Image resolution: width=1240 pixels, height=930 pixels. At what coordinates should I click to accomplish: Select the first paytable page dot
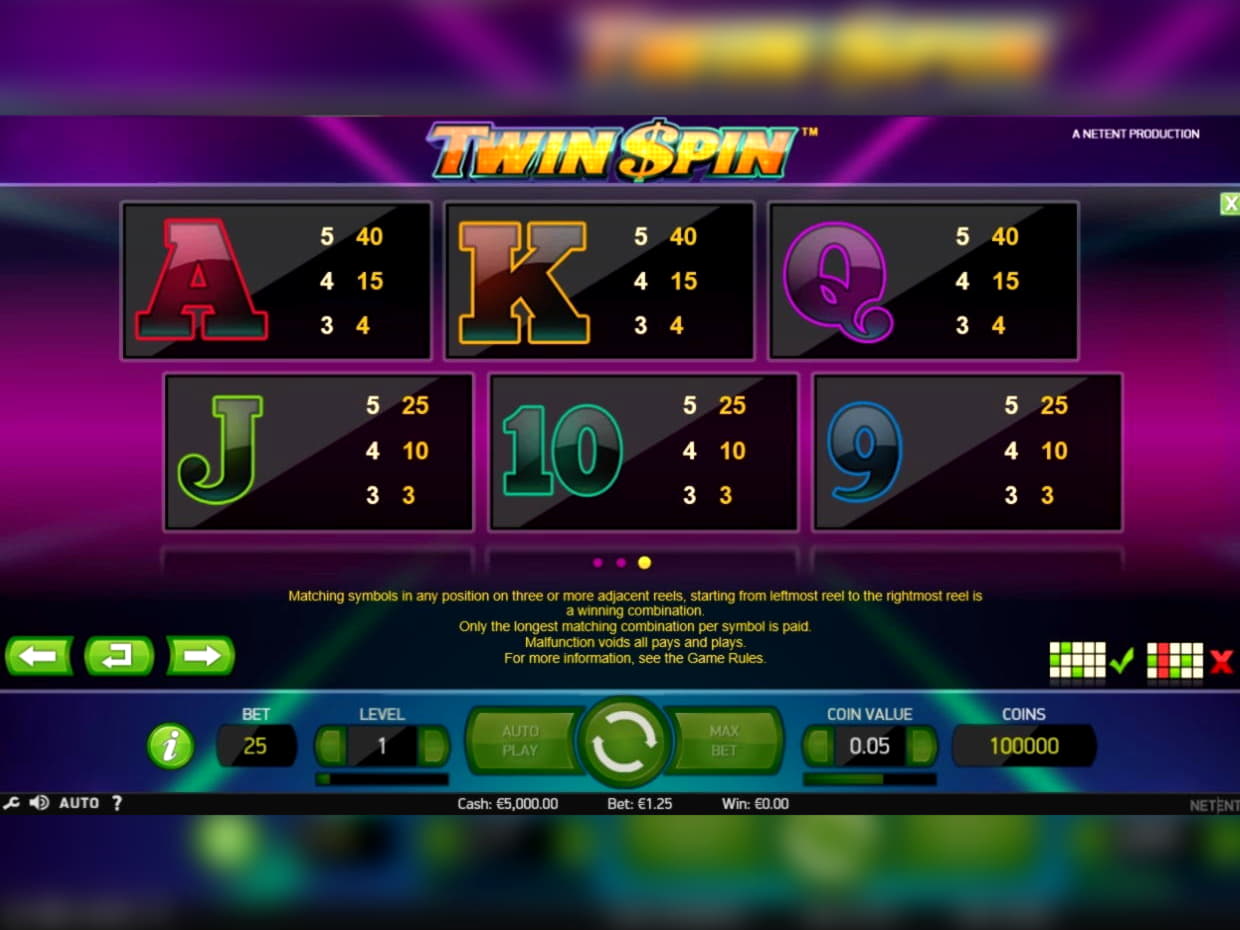tap(598, 563)
